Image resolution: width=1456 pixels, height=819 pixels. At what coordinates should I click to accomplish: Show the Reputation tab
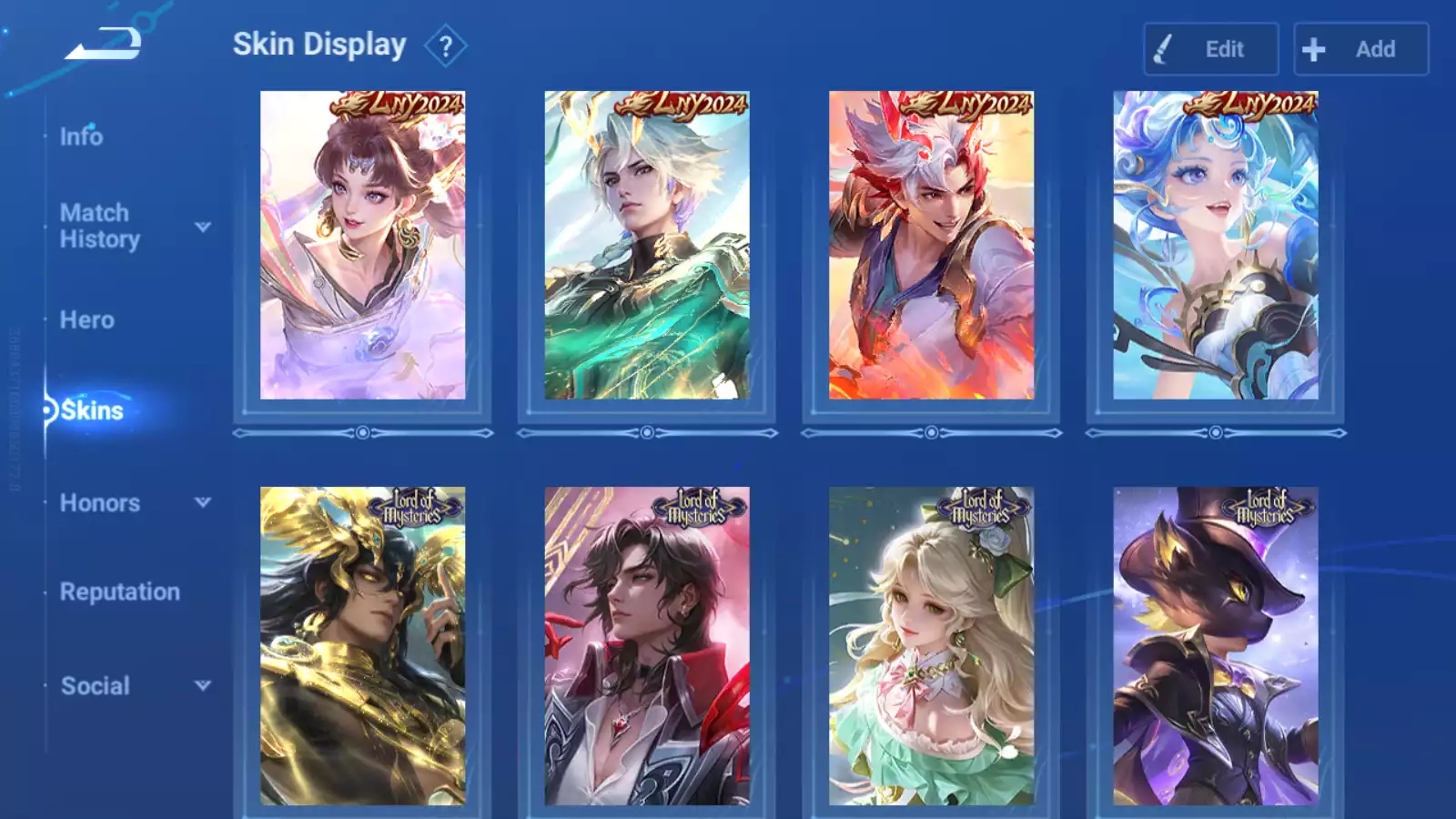click(119, 592)
